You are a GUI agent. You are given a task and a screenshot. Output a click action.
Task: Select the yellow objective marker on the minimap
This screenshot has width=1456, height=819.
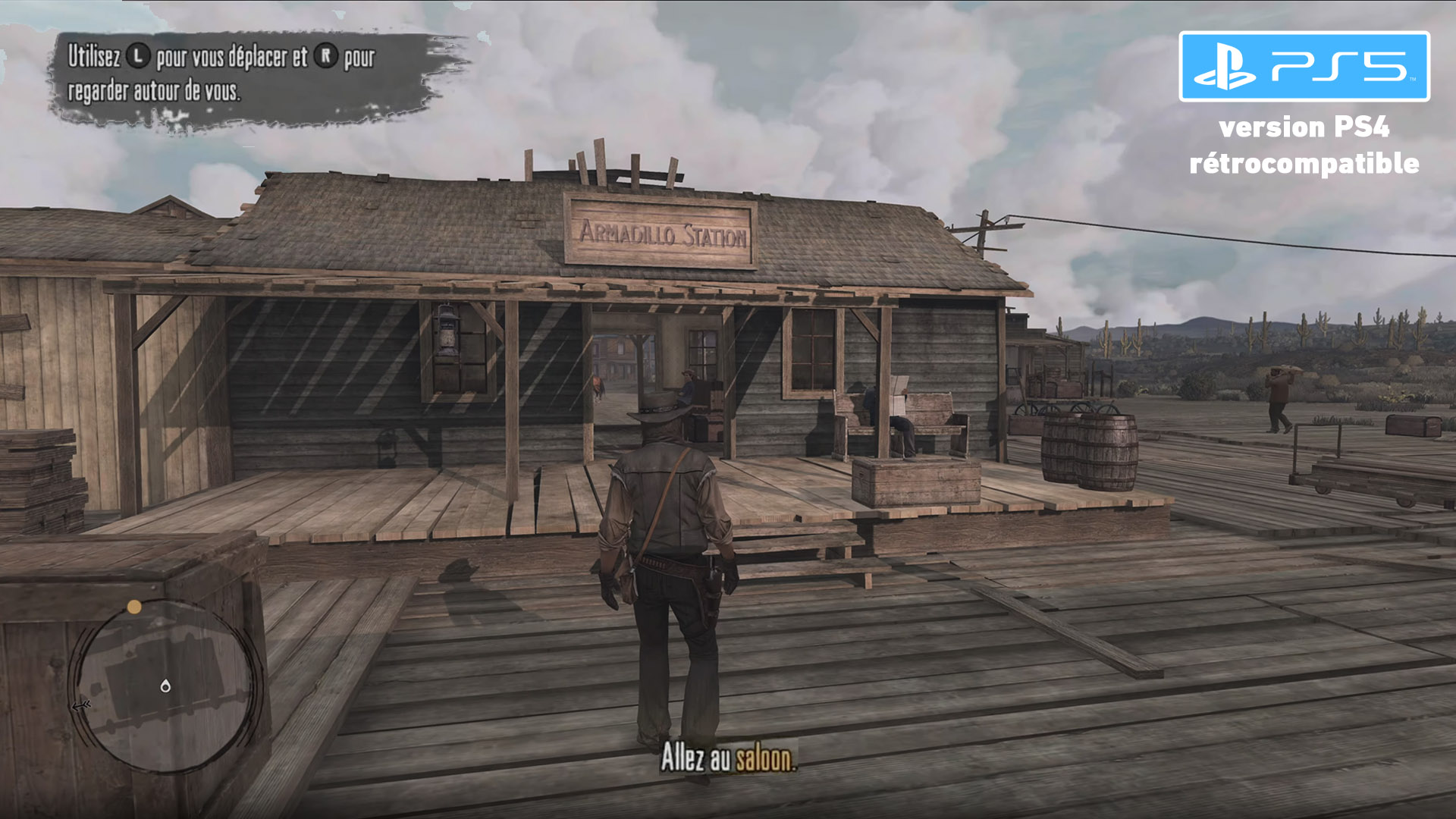pos(134,607)
